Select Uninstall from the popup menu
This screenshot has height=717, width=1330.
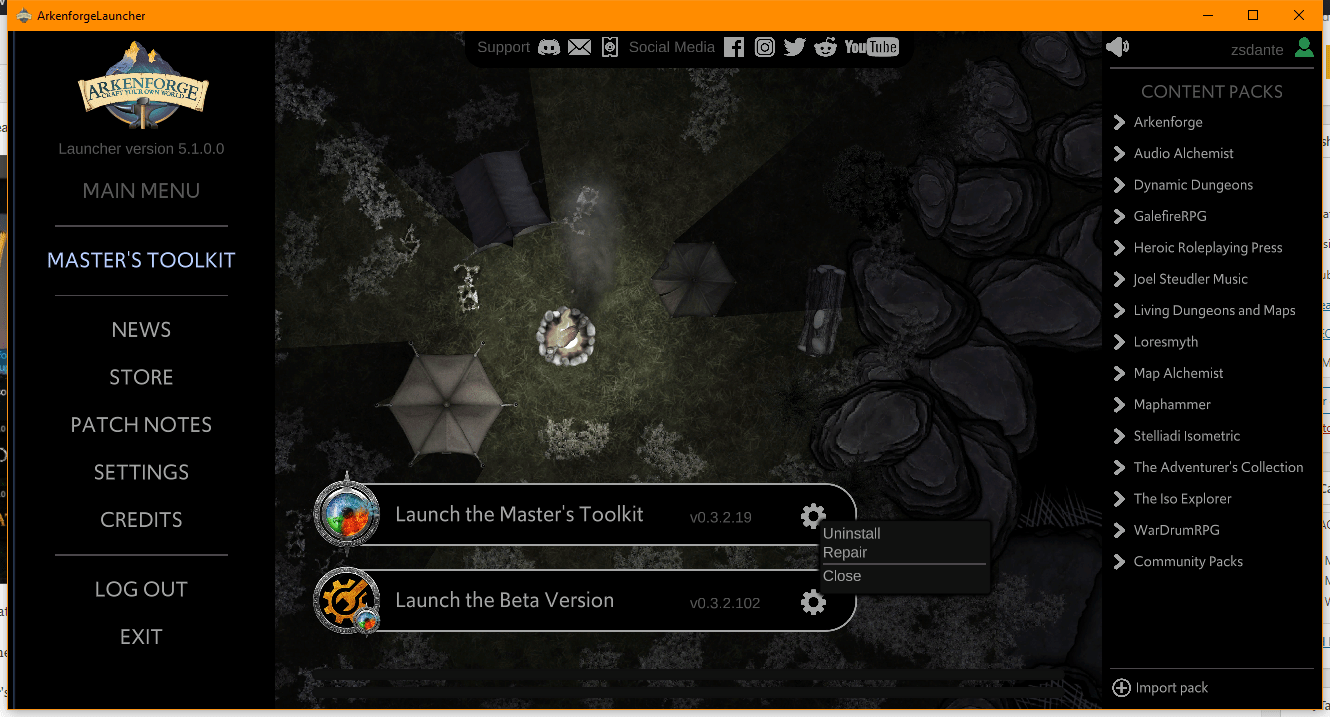(852, 534)
